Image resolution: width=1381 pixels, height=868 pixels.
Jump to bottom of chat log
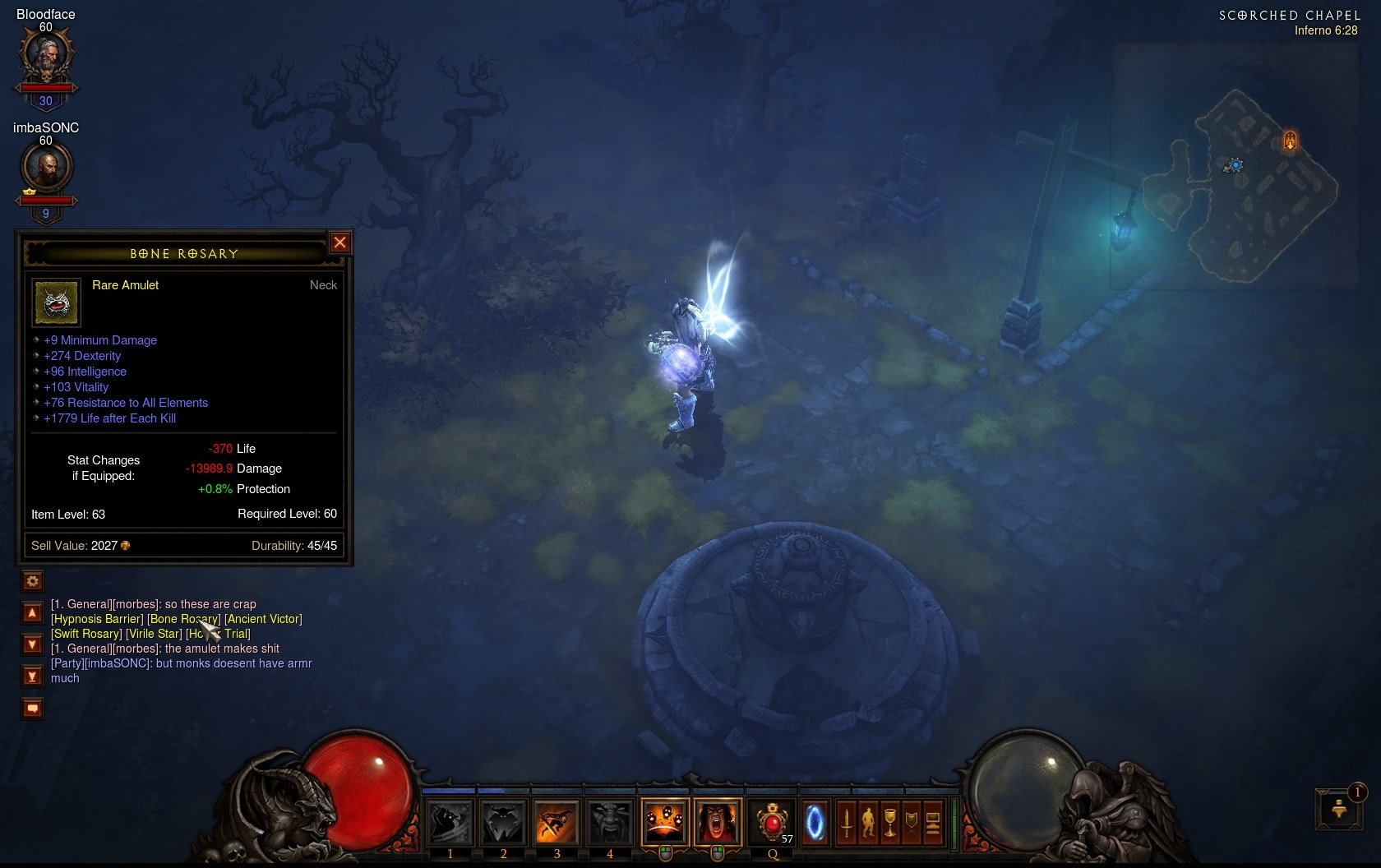point(32,676)
